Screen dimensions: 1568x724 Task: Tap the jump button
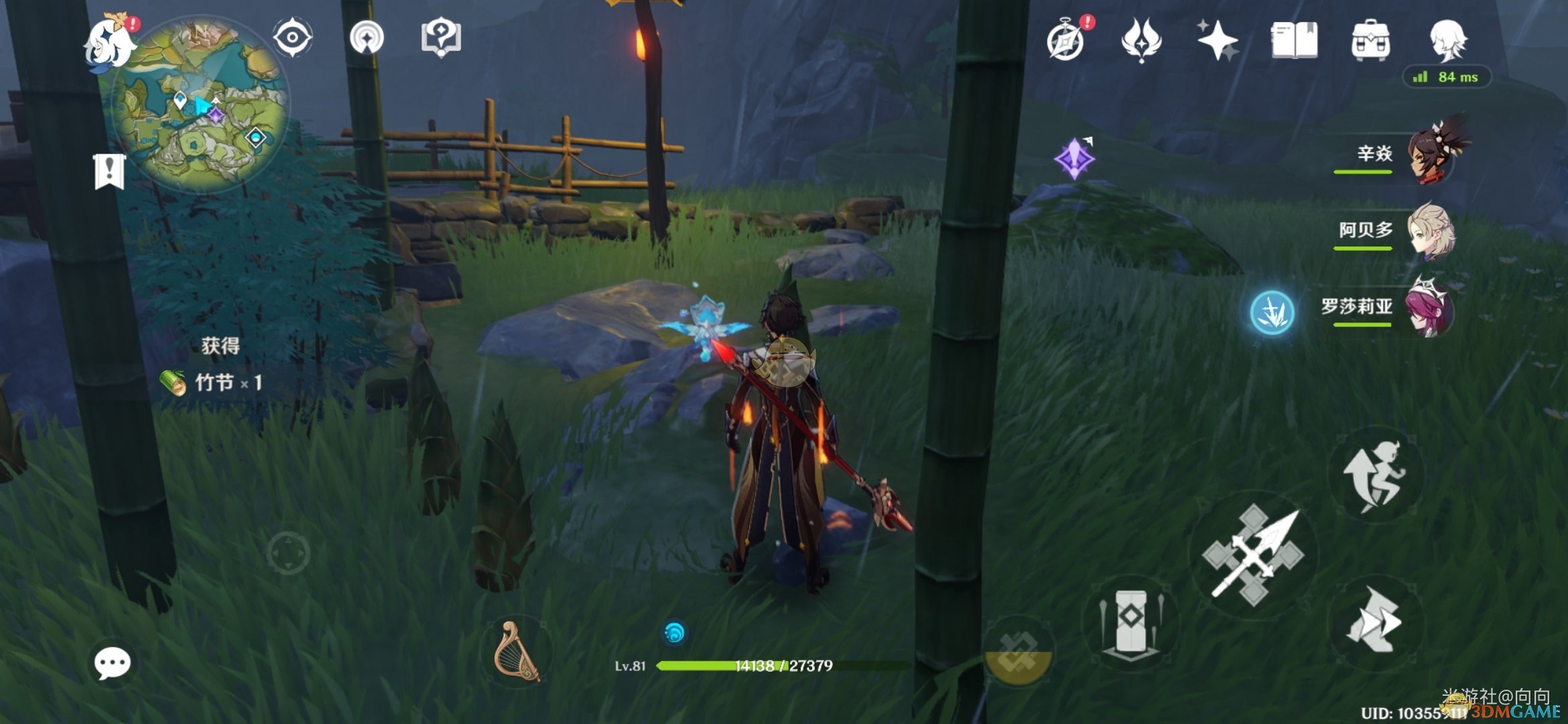pos(1375,476)
